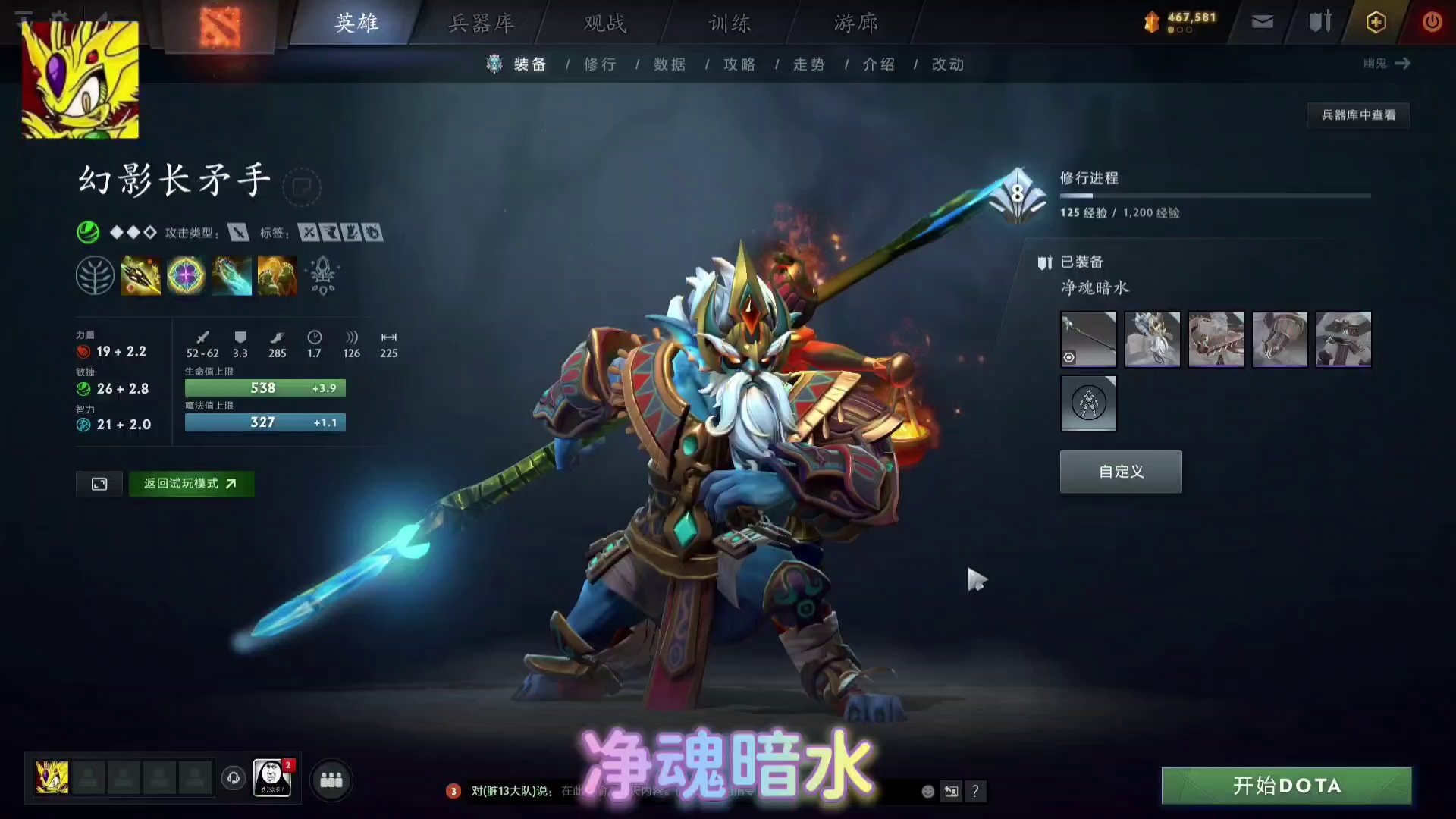The image size is (1456, 819).
Task: Open the 修行 sub-tab
Action: tap(601, 64)
